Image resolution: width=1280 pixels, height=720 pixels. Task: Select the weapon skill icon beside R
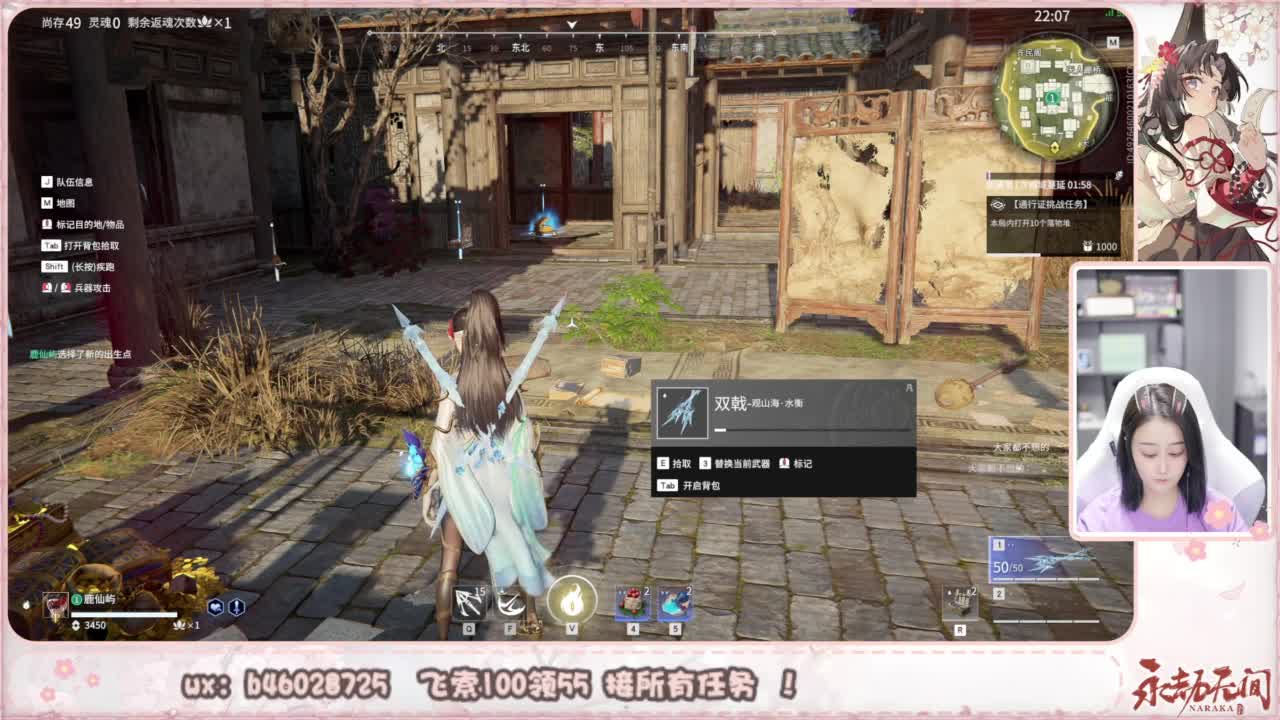pyautogui.click(x=960, y=600)
